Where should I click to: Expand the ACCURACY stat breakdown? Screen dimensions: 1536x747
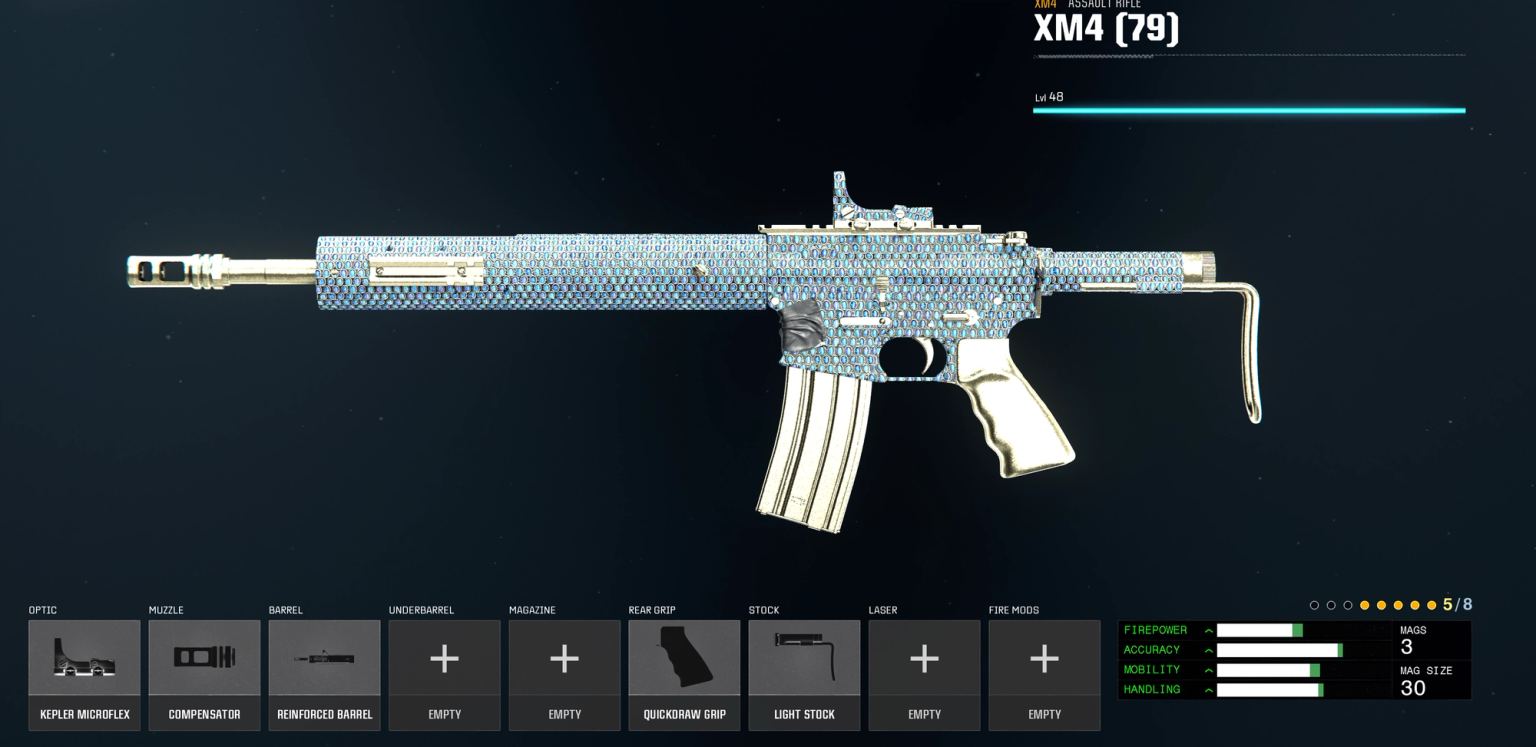[1208, 650]
